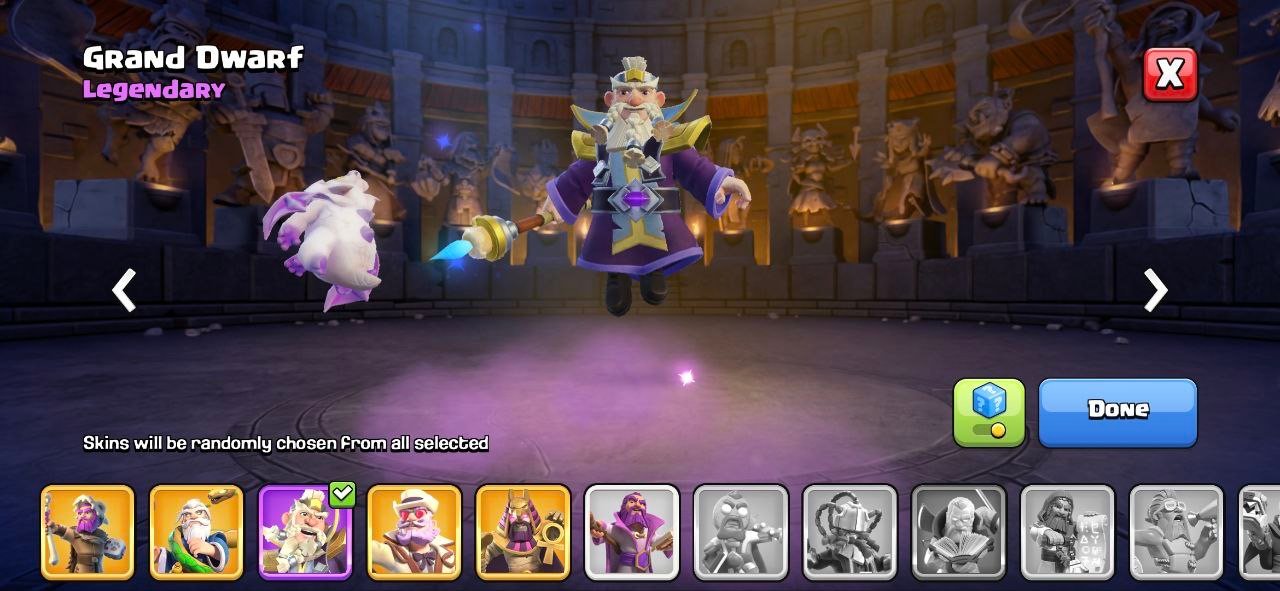
Task: Show the previous skin with left arrow
Action: pyautogui.click(x=124, y=291)
